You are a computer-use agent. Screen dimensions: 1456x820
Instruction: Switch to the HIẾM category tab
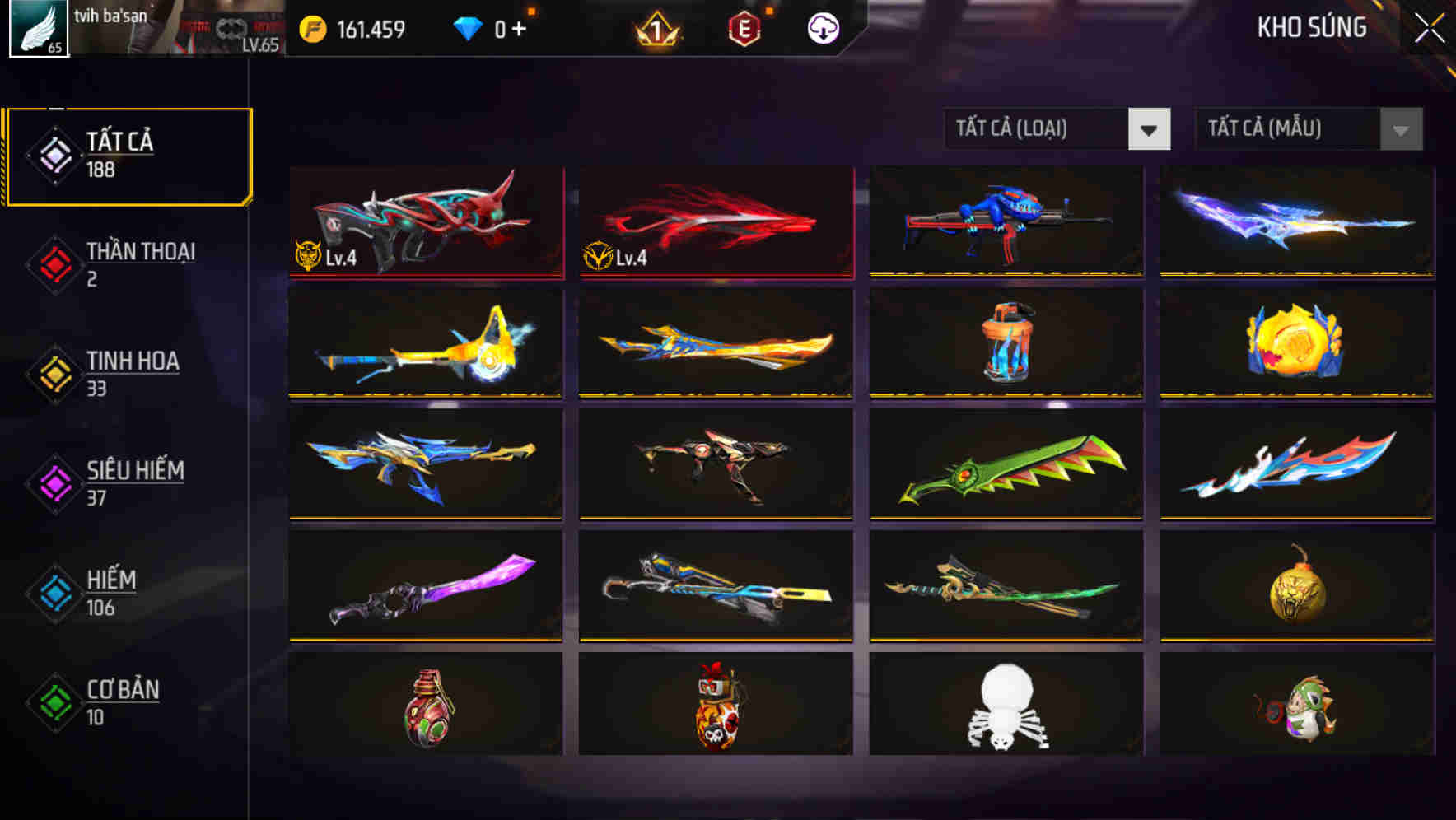point(111,592)
